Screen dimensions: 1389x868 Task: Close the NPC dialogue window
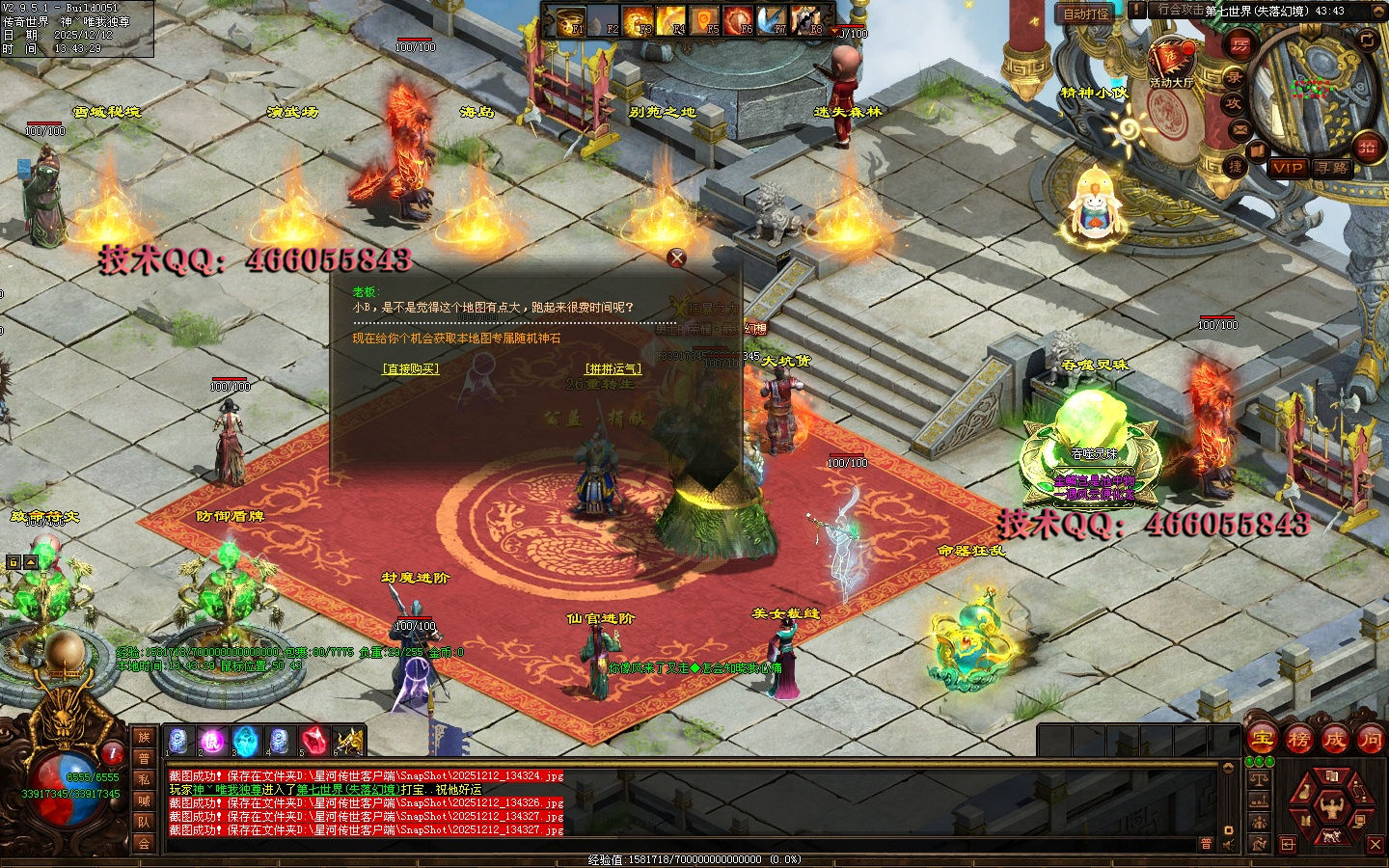677,258
